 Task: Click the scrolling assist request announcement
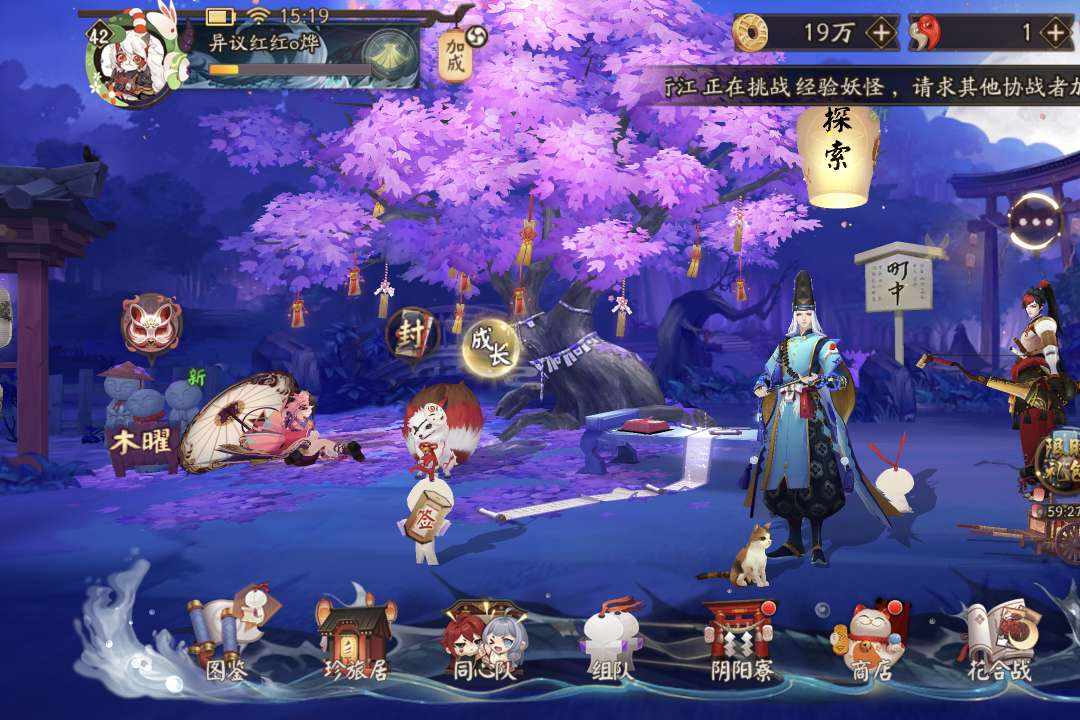[x=870, y=88]
